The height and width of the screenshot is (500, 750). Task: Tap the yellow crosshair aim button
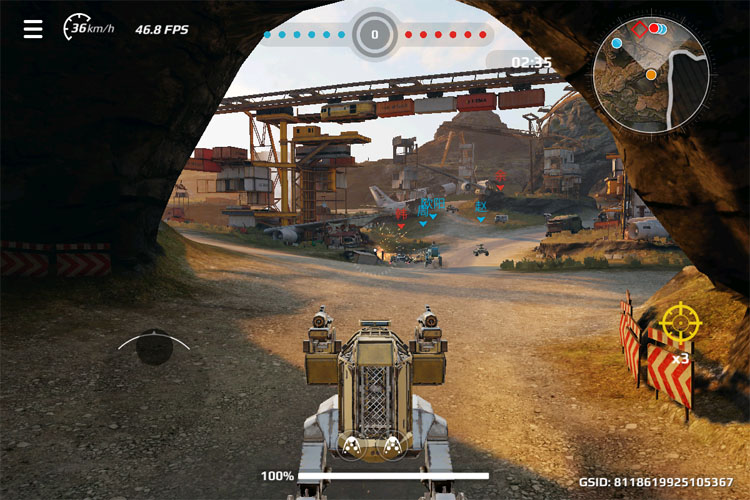(681, 323)
